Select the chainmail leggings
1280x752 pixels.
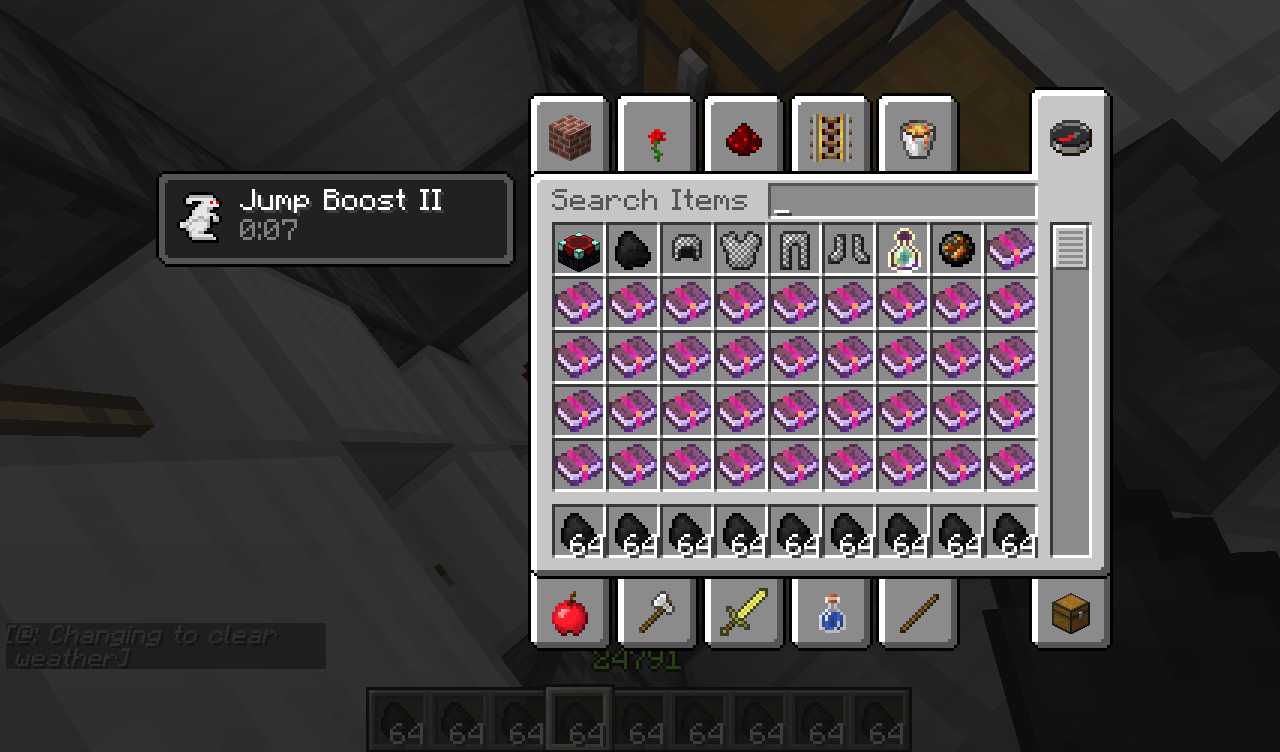click(x=794, y=249)
